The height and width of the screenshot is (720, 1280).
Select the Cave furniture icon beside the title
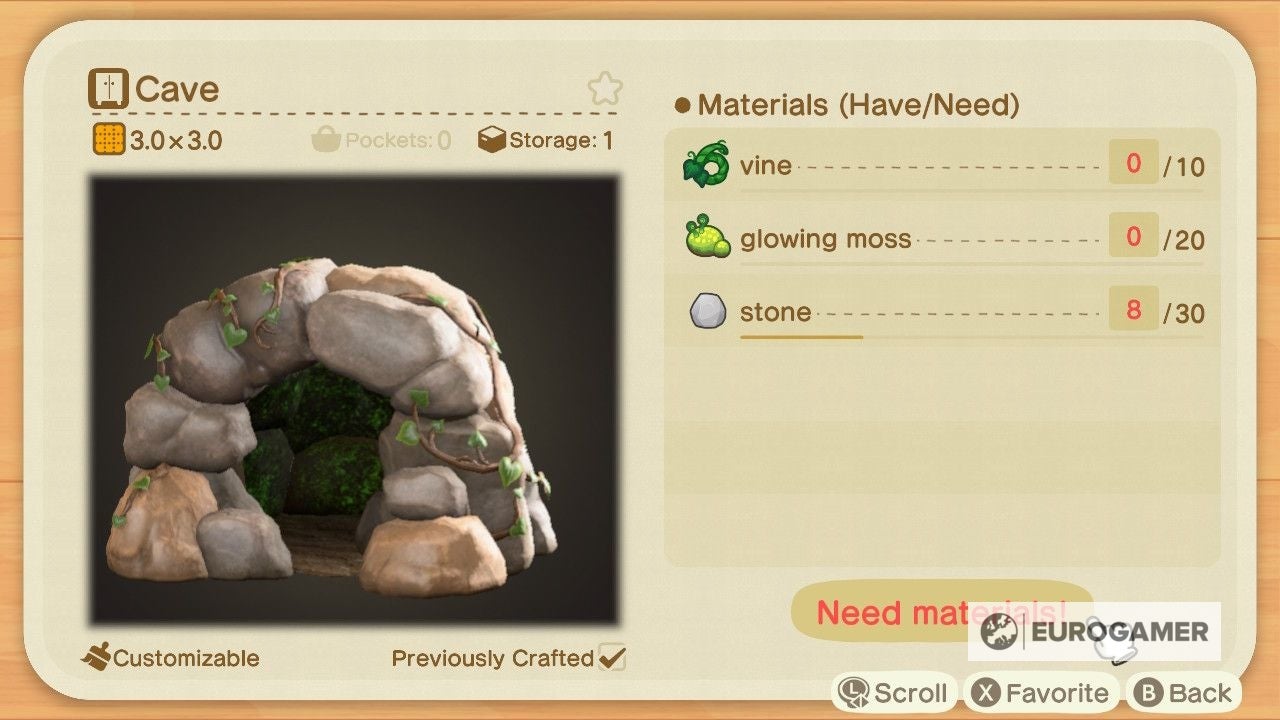click(110, 88)
